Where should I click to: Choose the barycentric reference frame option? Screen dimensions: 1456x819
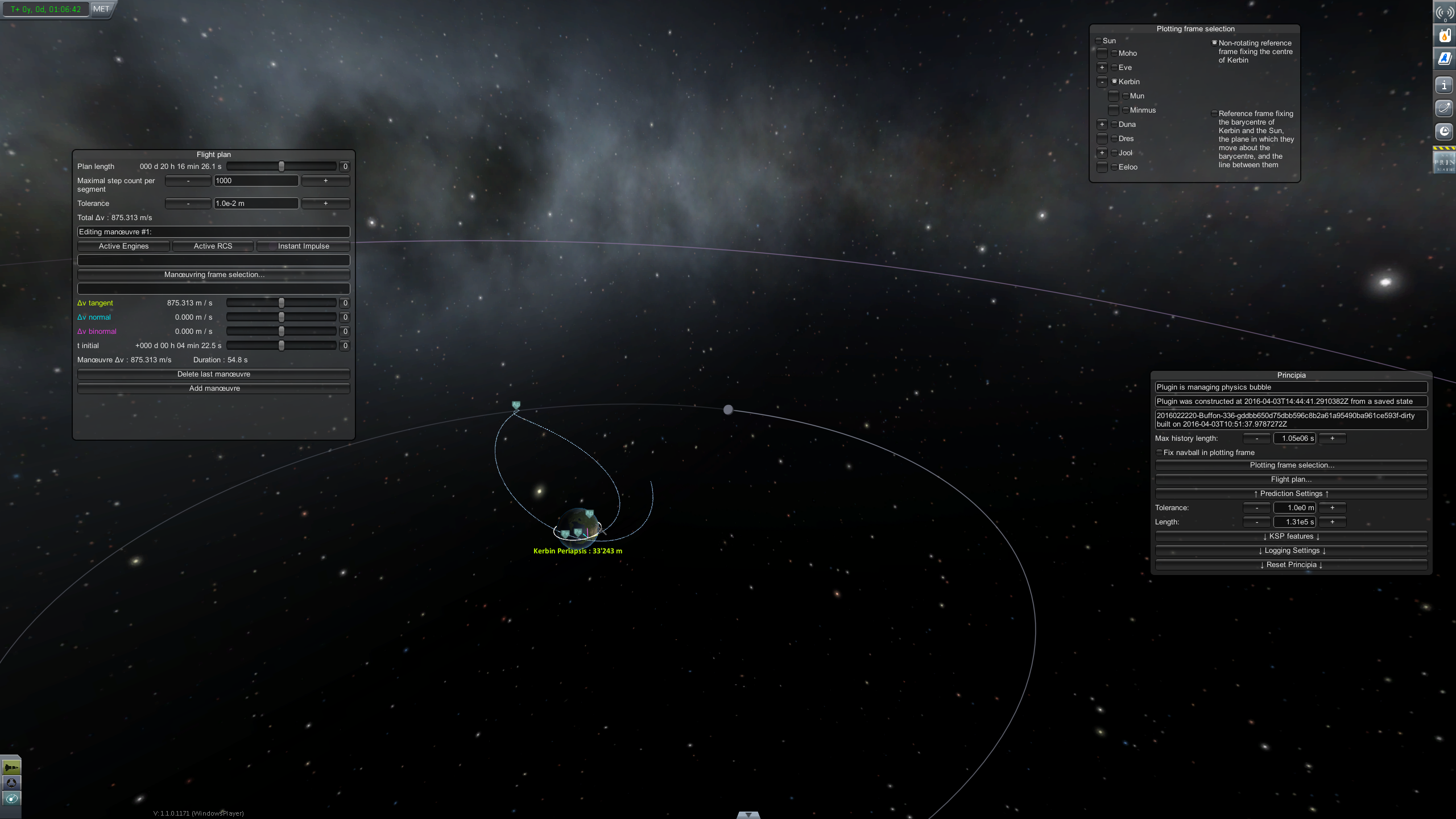tap(1214, 114)
